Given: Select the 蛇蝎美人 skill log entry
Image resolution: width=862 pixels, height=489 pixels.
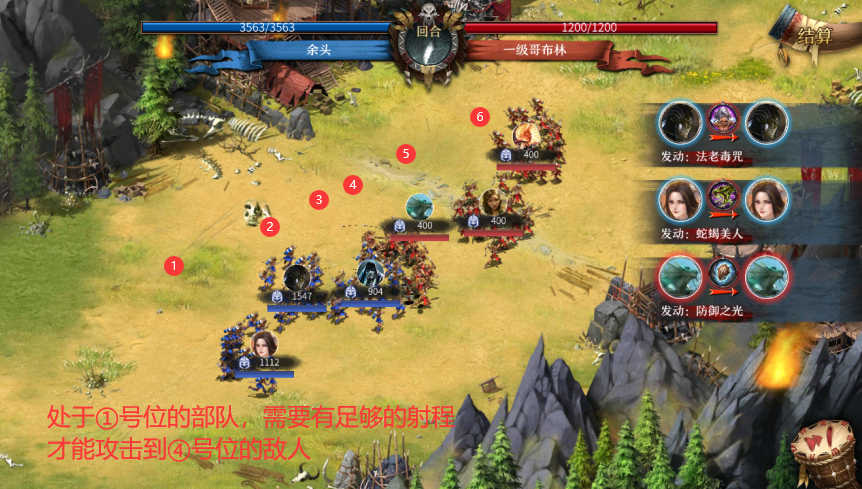Looking at the screenshot, I should click(x=723, y=208).
